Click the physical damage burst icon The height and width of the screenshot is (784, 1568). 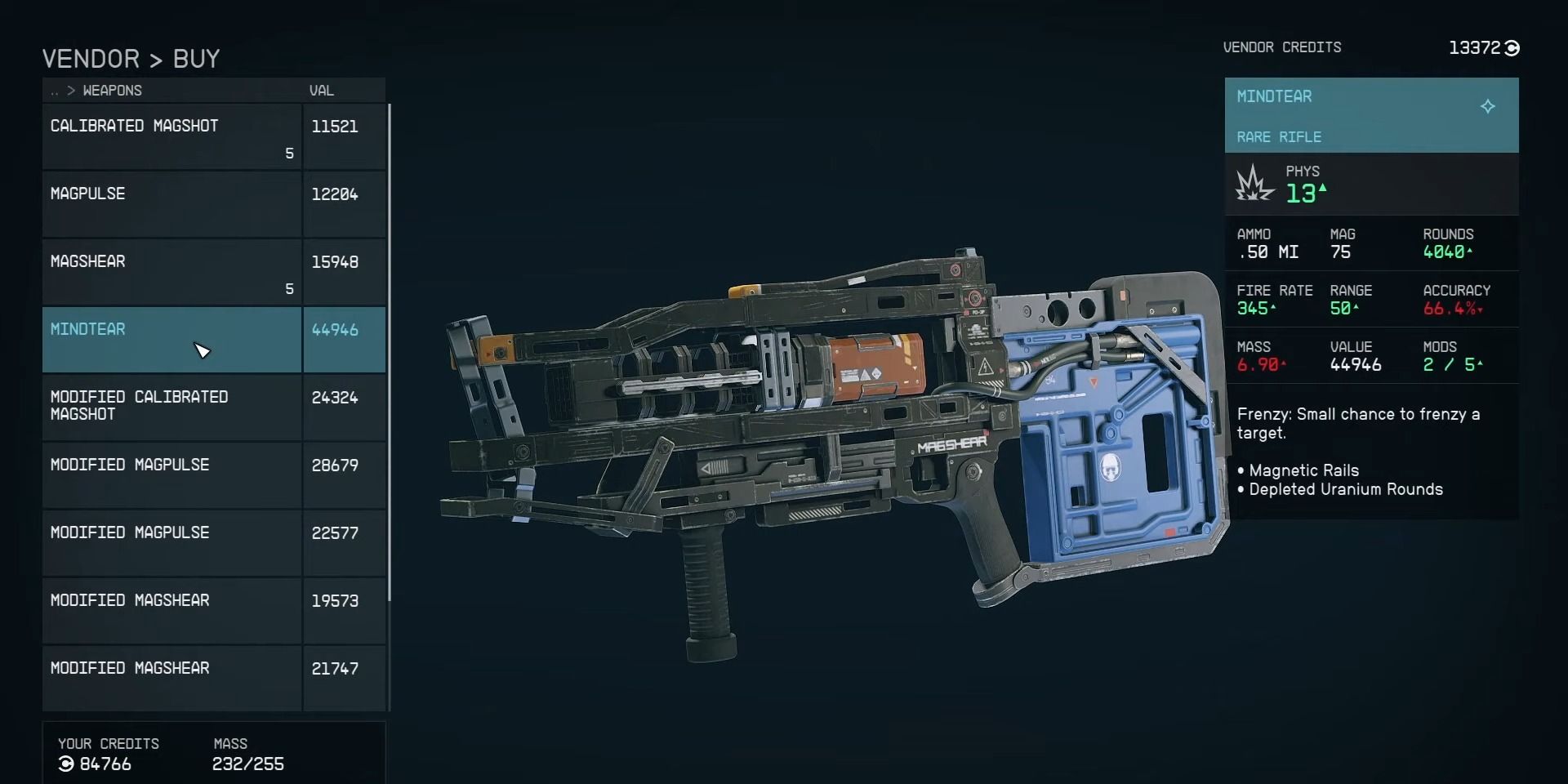point(1252,183)
